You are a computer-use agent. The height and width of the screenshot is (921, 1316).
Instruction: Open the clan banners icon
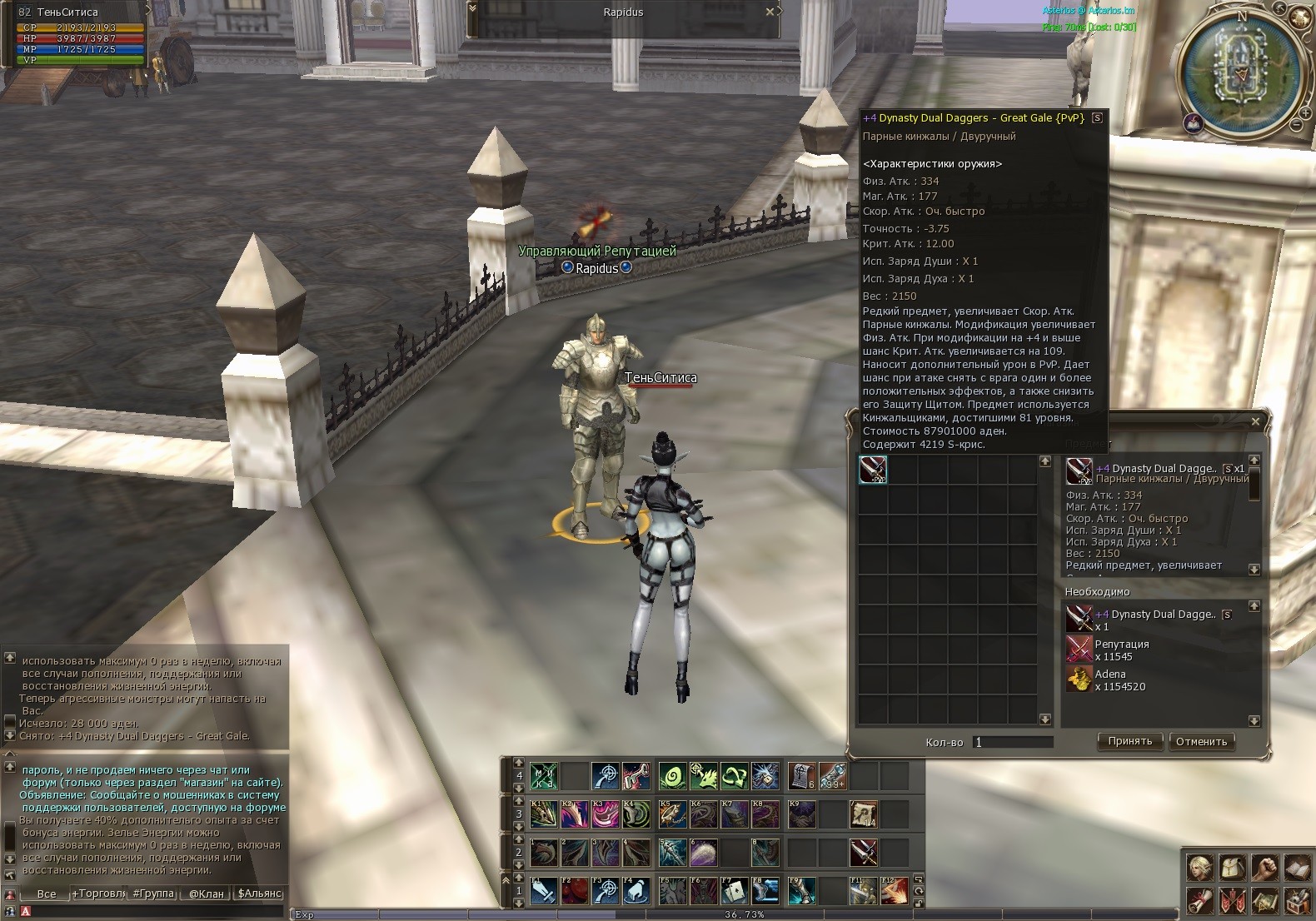click(x=1232, y=900)
